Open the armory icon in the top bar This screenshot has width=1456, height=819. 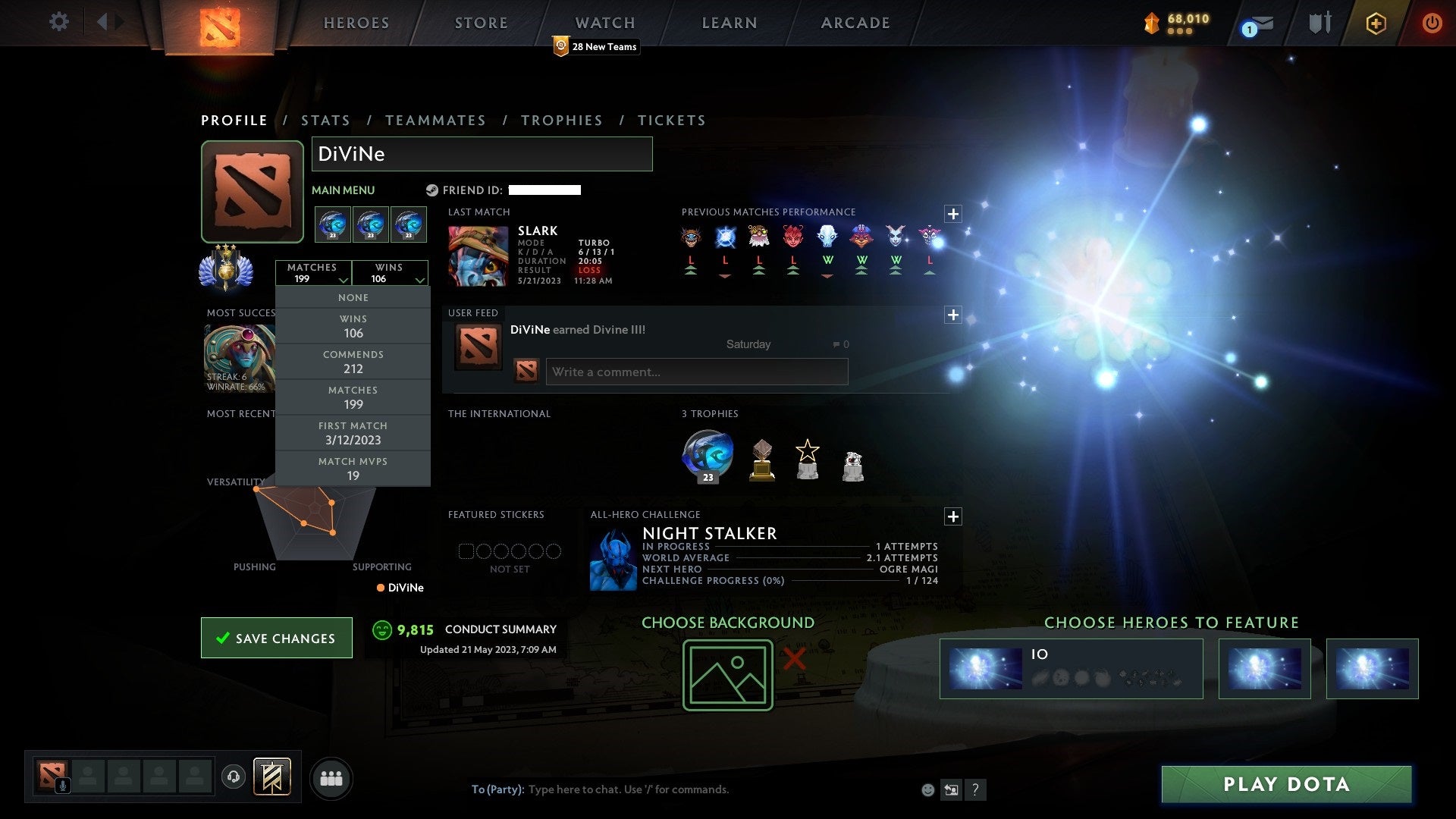click(x=1319, y=23)
